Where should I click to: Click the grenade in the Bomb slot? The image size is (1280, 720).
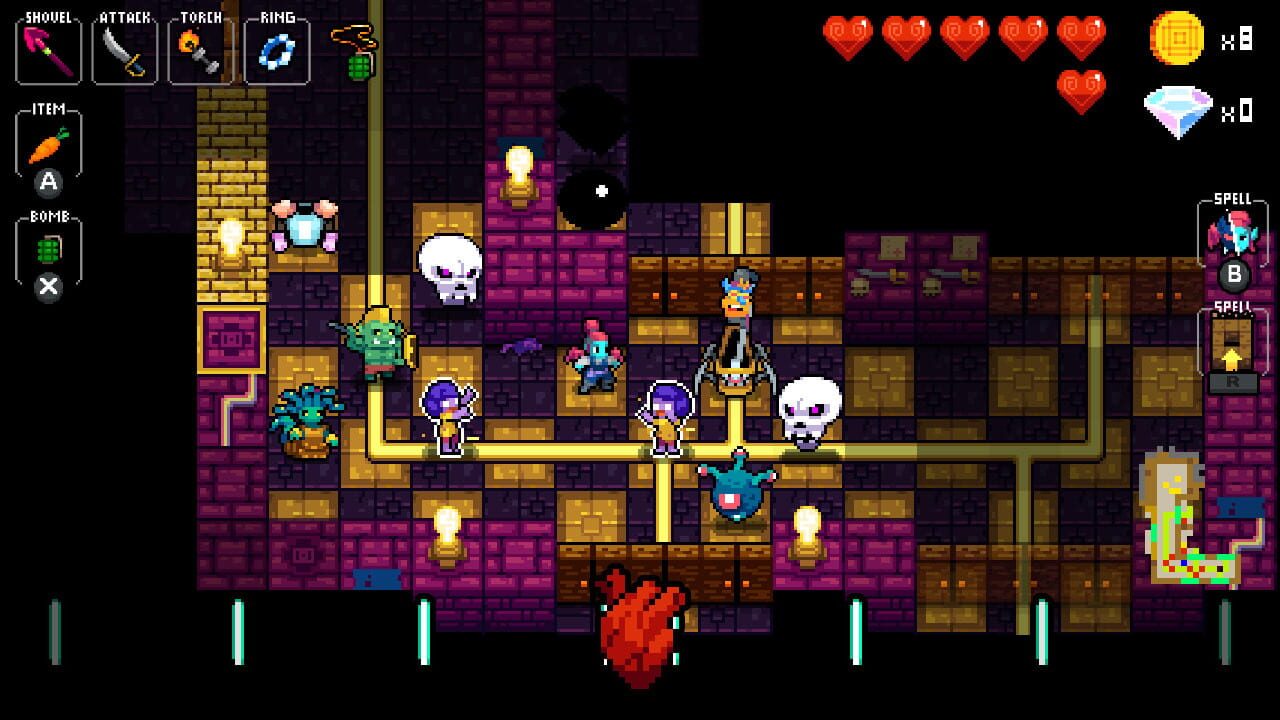pyautogui.click(x=47, y=245)
